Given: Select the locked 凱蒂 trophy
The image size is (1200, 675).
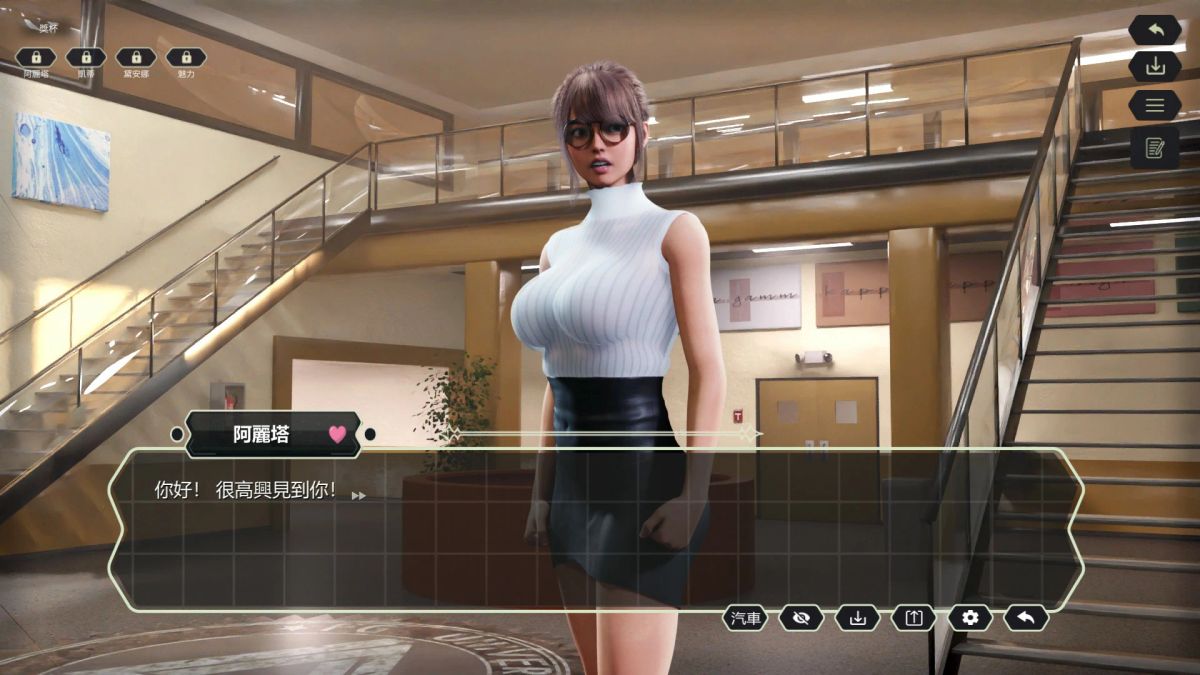Looking at the screenshot, I should pos(86,58).
